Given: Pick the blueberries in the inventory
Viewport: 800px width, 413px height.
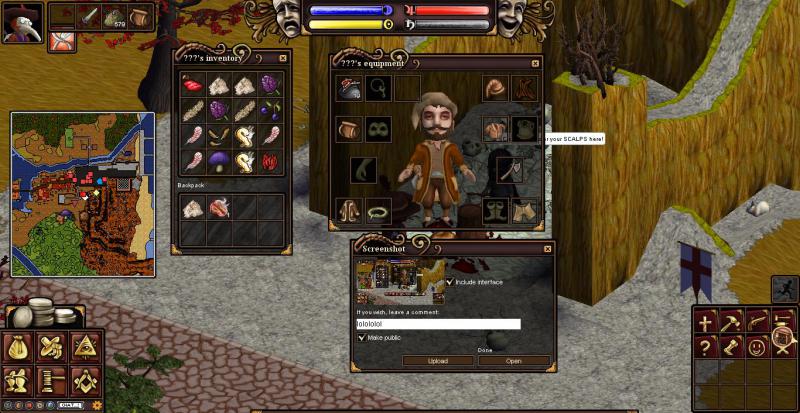Looking at the screenshot, I should [x=271, y=110].
